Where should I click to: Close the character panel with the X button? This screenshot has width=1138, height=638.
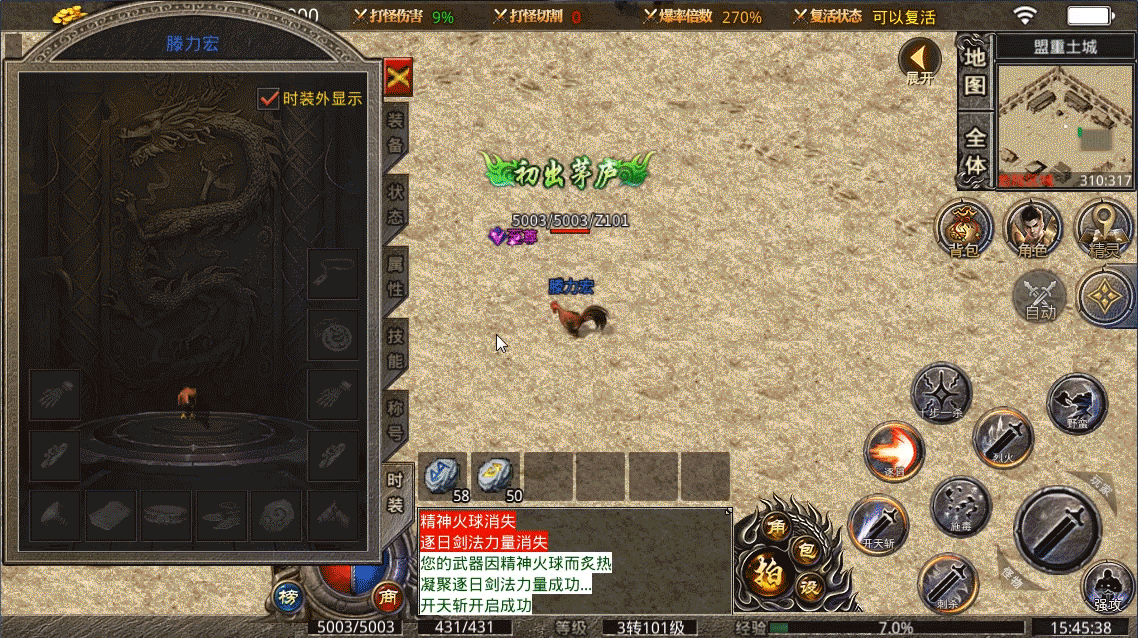coord(398,77)
